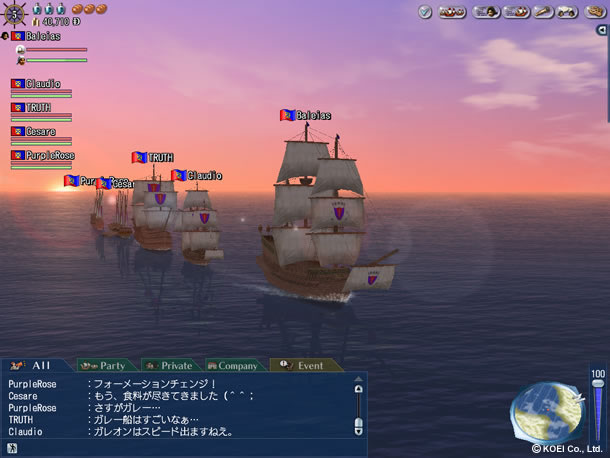Open the captain portrait menu
The width and height of the screenshot is (610, 458).
pyautogui.click(x=485, y=12)
